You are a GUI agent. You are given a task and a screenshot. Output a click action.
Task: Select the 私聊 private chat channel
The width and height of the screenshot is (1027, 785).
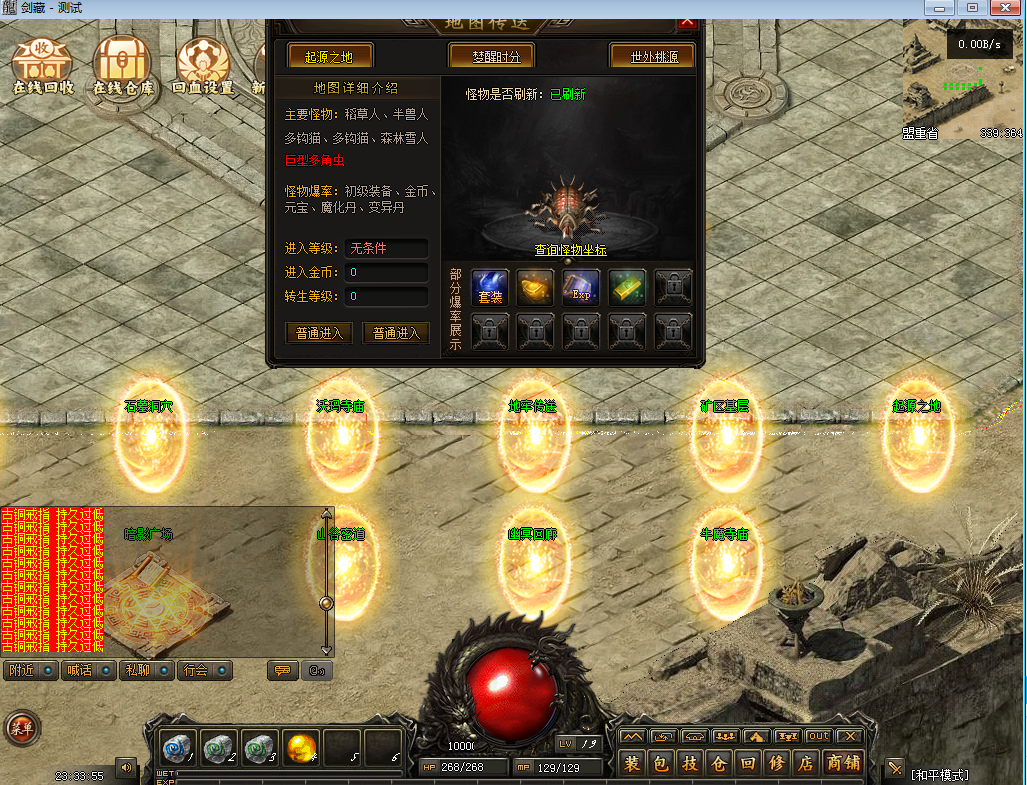click(146, 670)
